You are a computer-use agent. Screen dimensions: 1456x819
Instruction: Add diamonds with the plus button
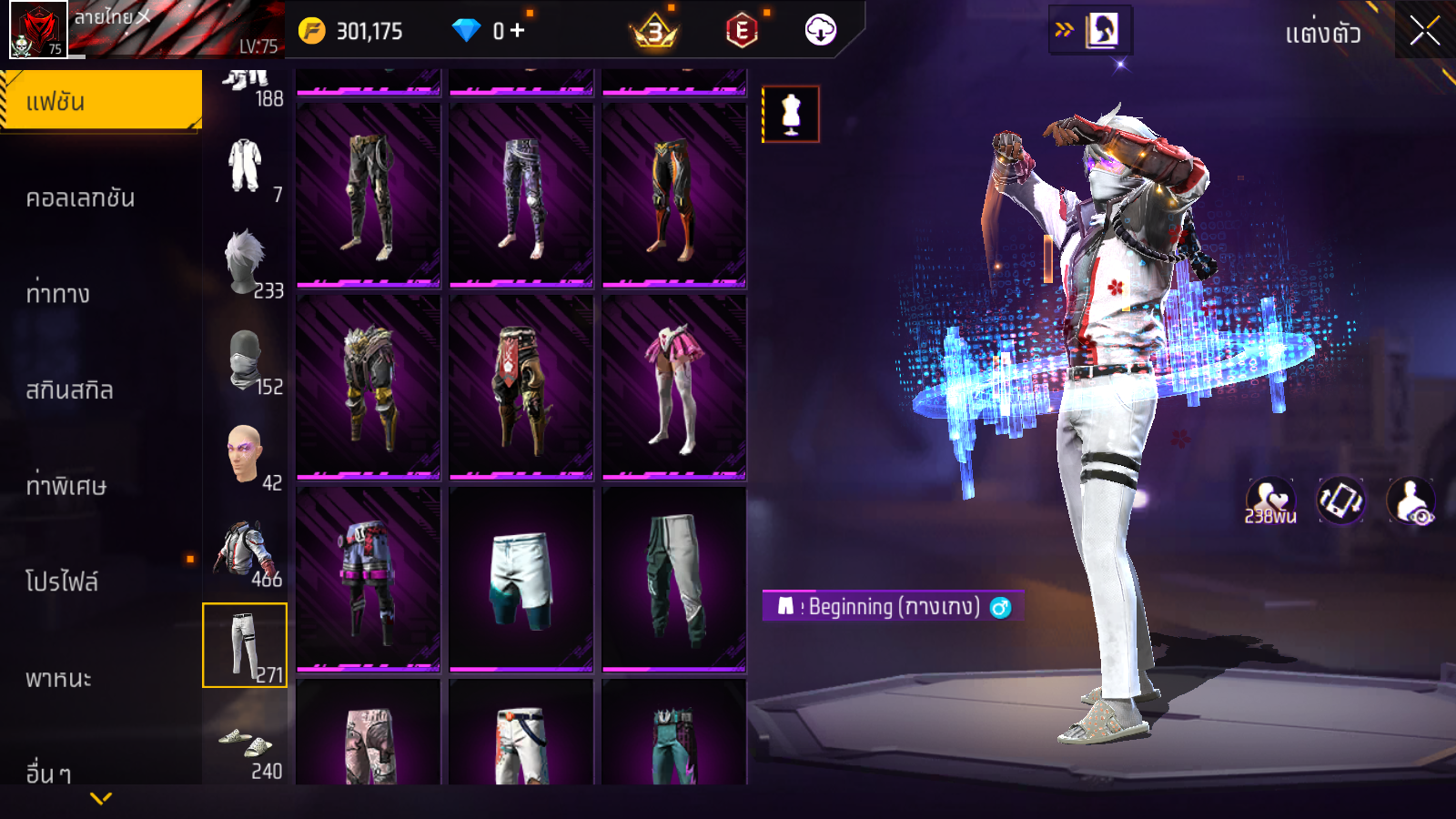pyautogui.click(x=518, y=31)
